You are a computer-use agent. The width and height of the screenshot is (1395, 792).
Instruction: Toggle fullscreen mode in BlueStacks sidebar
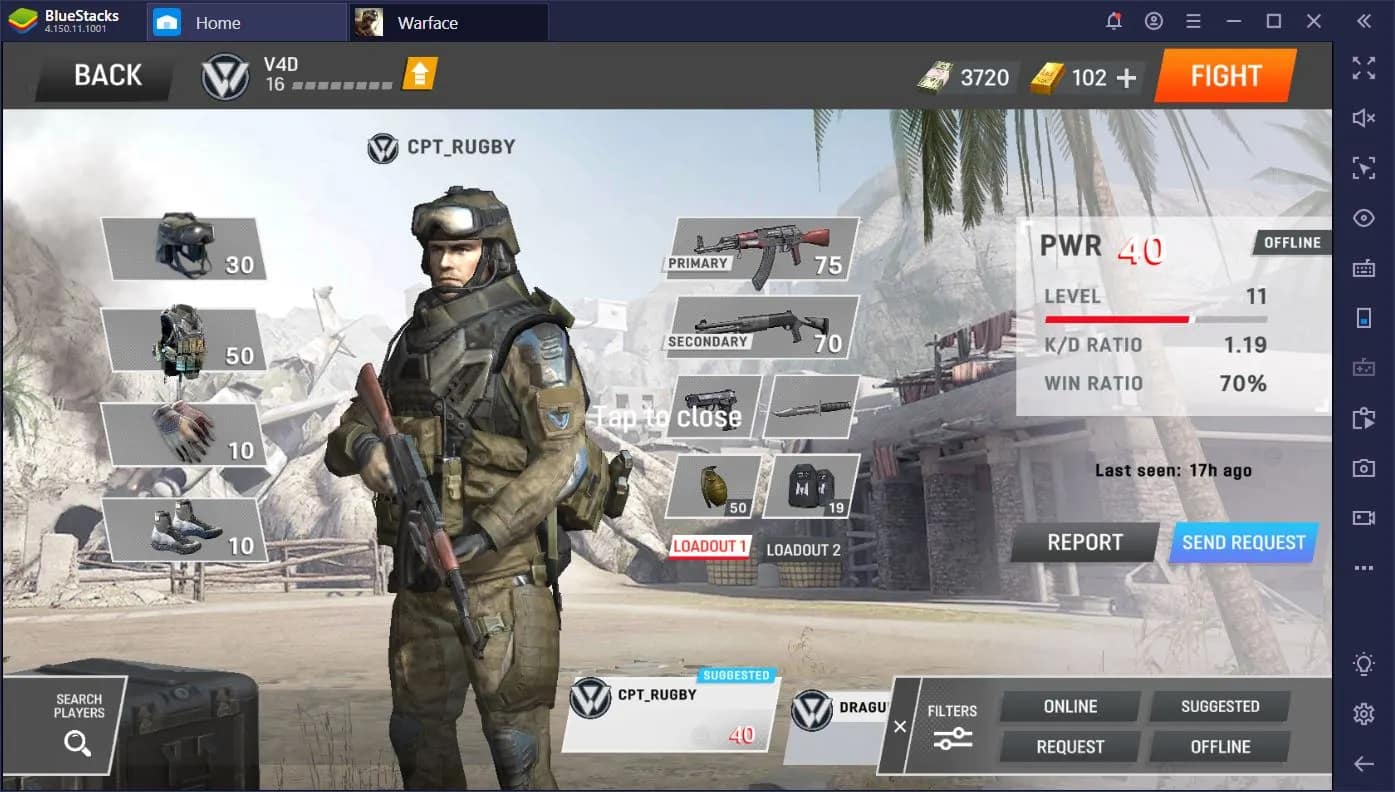point(1363,68)
